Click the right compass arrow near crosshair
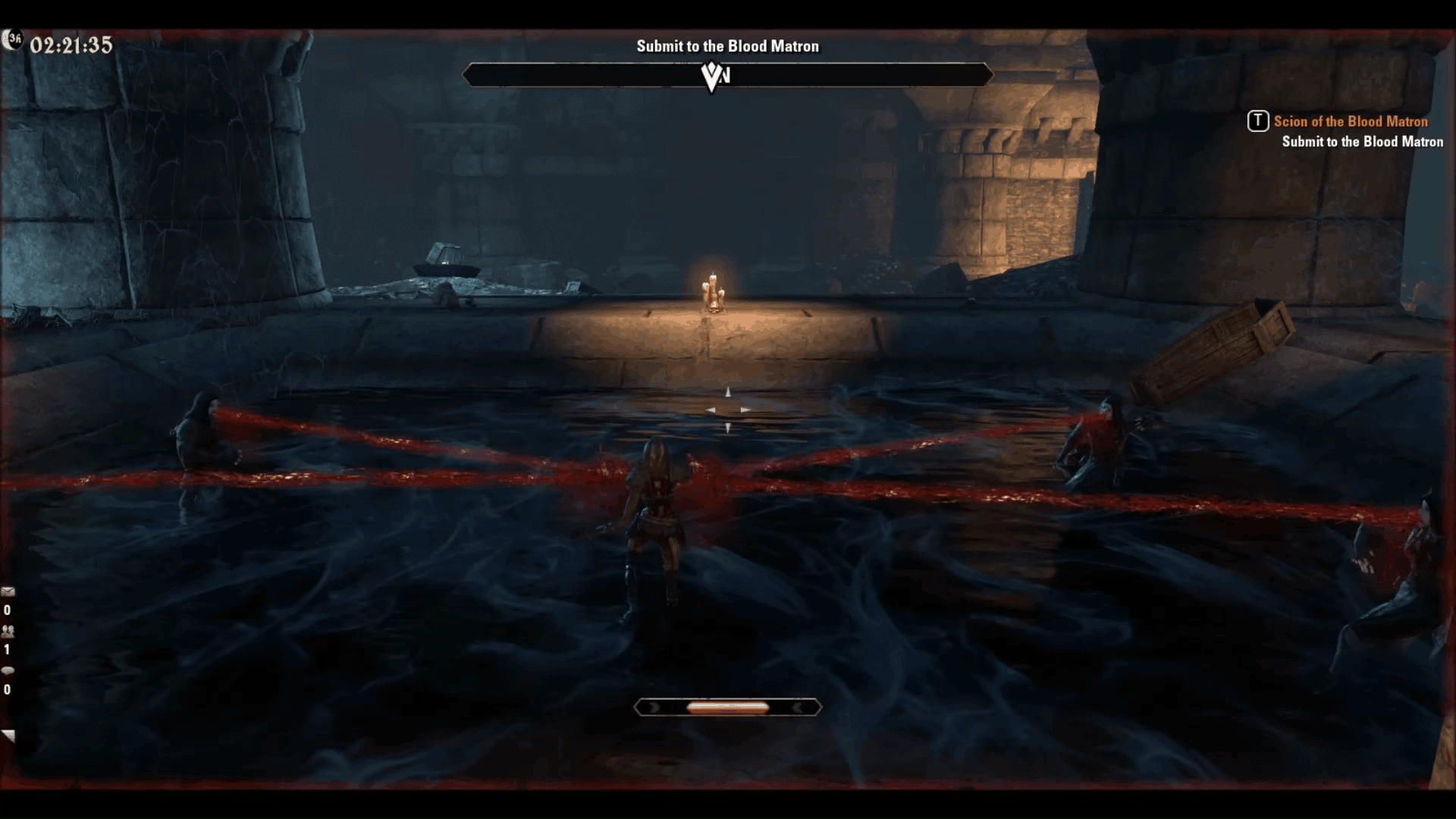1456x819 pixels. 745,409
